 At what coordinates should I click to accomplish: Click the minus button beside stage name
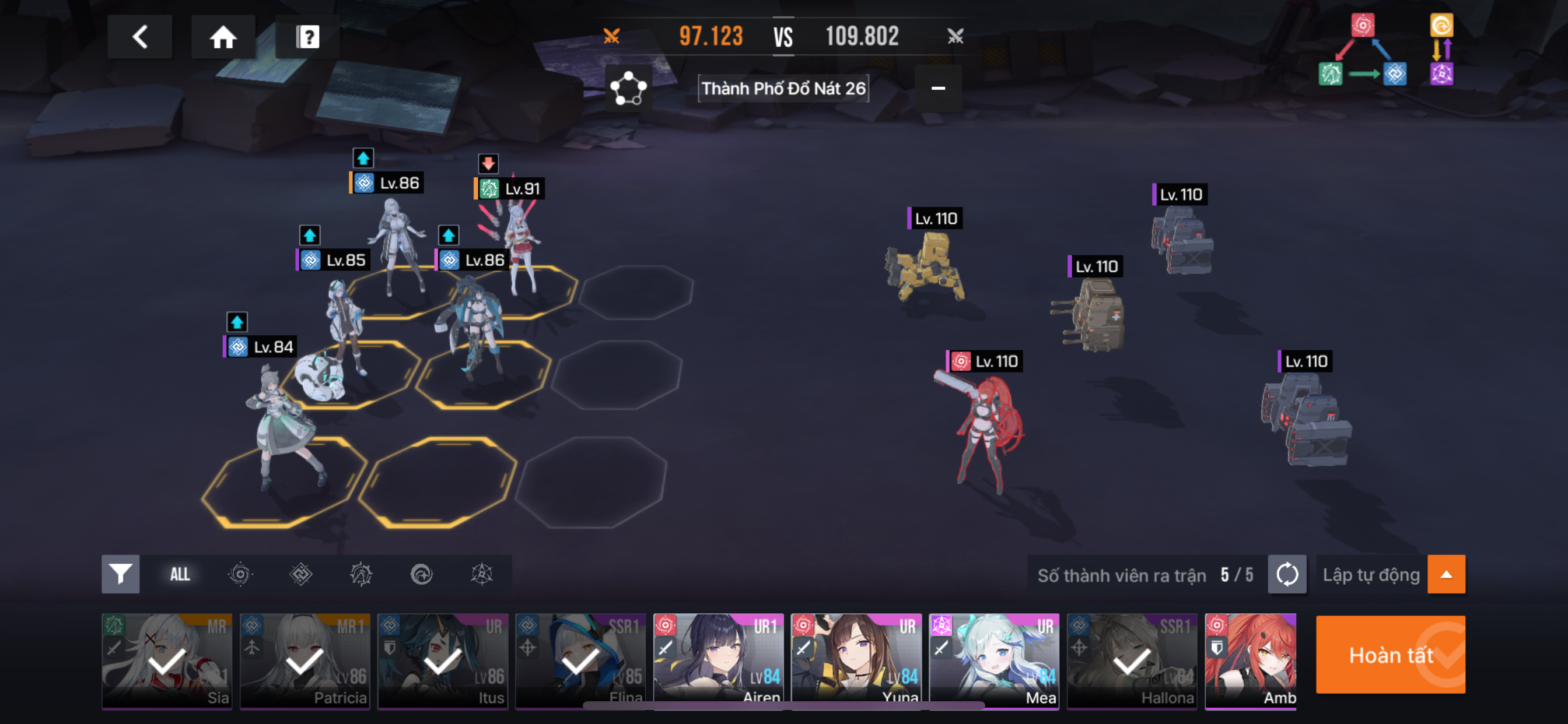click(x=938, y=89)
